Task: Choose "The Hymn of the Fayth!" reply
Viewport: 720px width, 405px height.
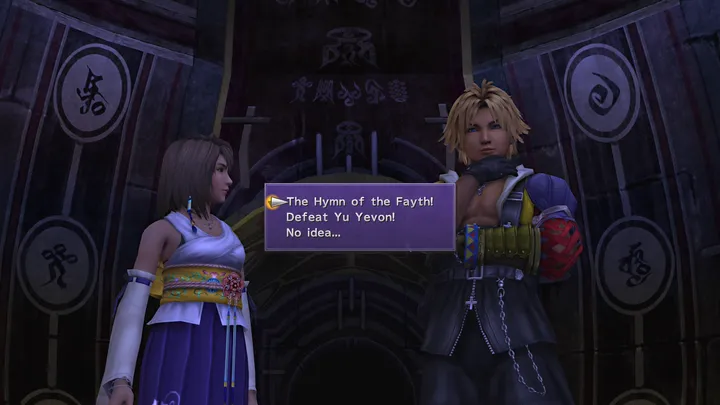Action: pos(359,201)
